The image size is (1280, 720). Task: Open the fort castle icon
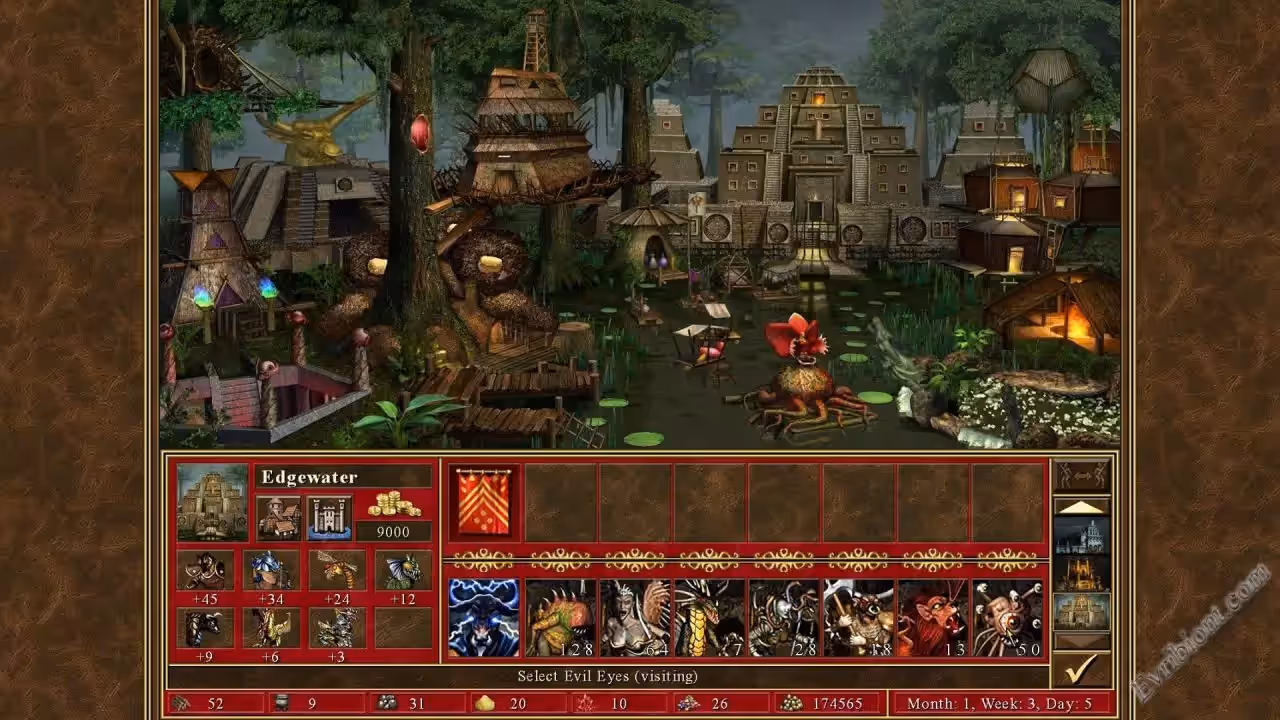tap(329, 517)
